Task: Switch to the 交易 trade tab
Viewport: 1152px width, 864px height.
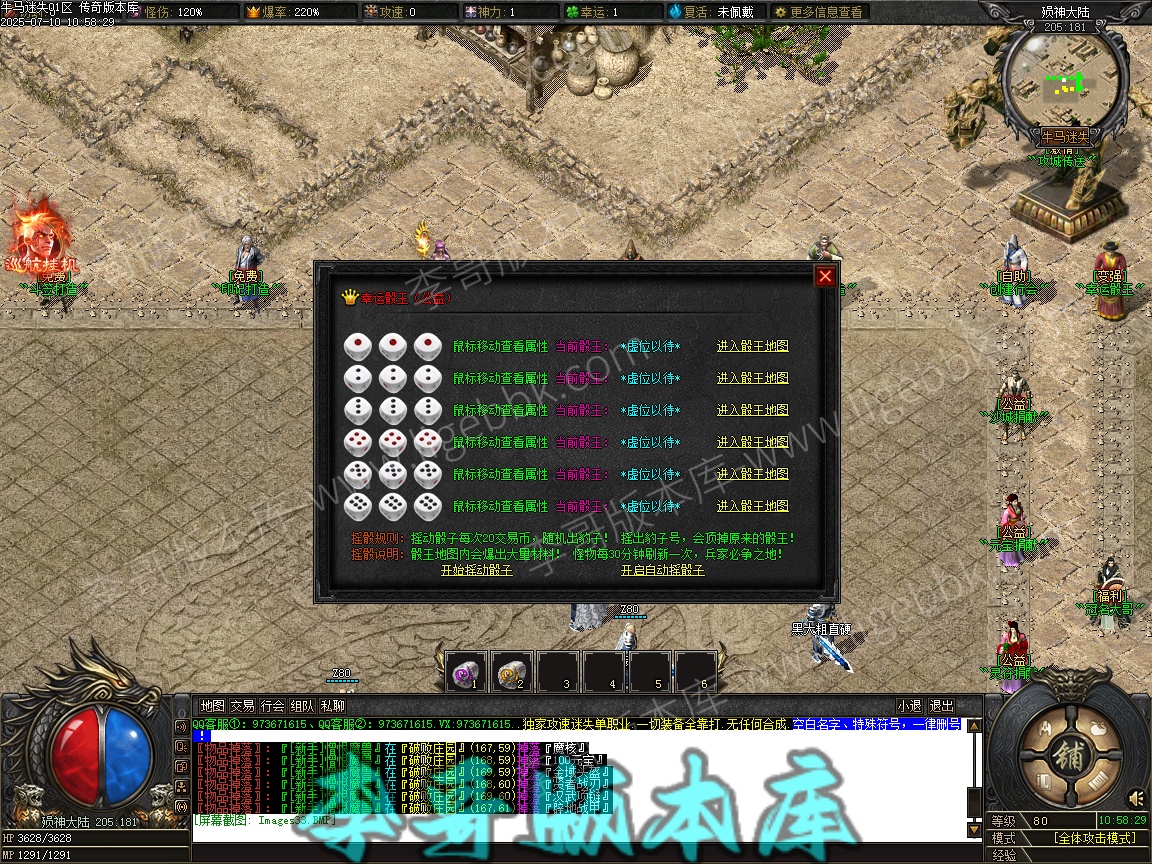Action: 242,705
